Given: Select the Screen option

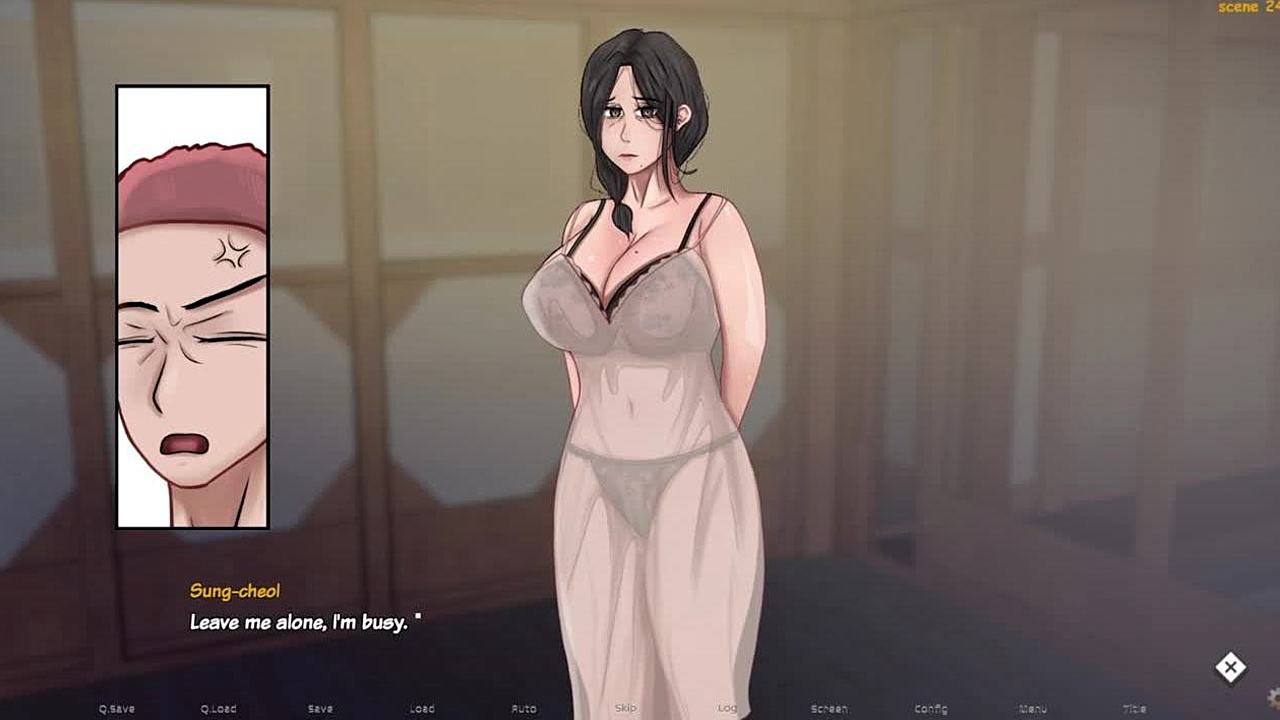Looking at the screenshot, I should (829, 709).
